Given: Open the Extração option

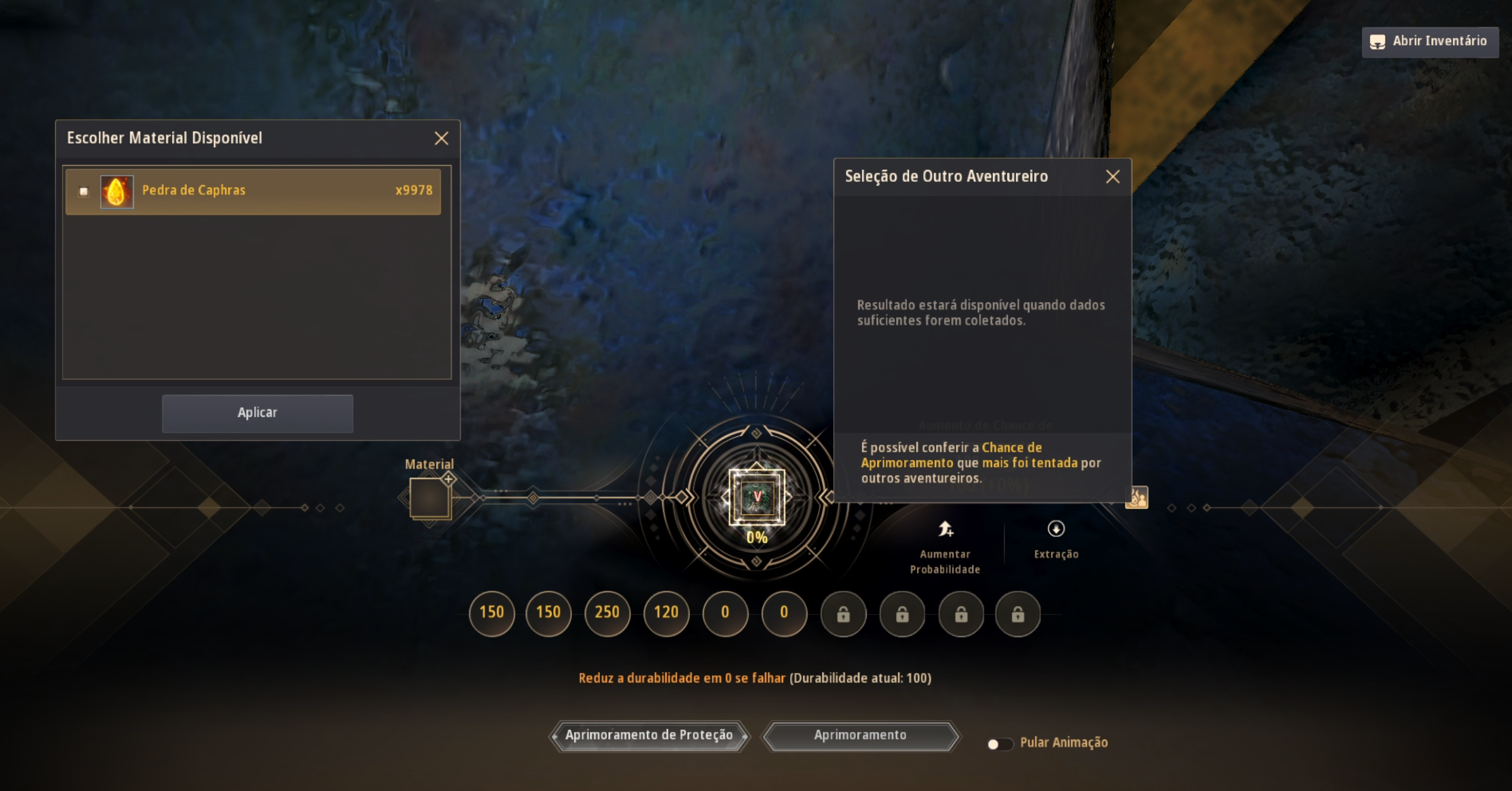Looking at the screenshot, I should tap(1056, 539).
